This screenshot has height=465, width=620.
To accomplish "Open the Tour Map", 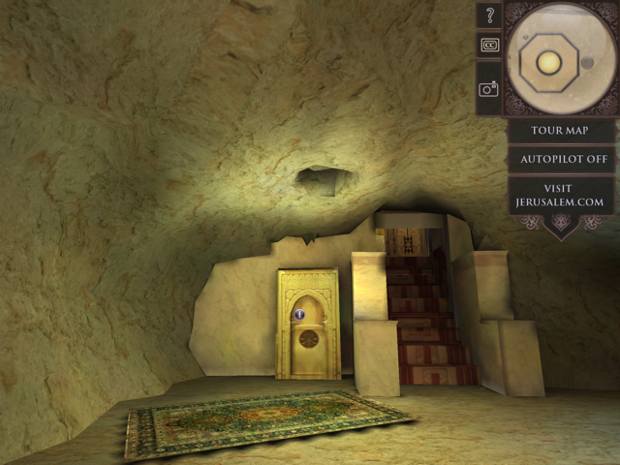I will pos(560,130).
